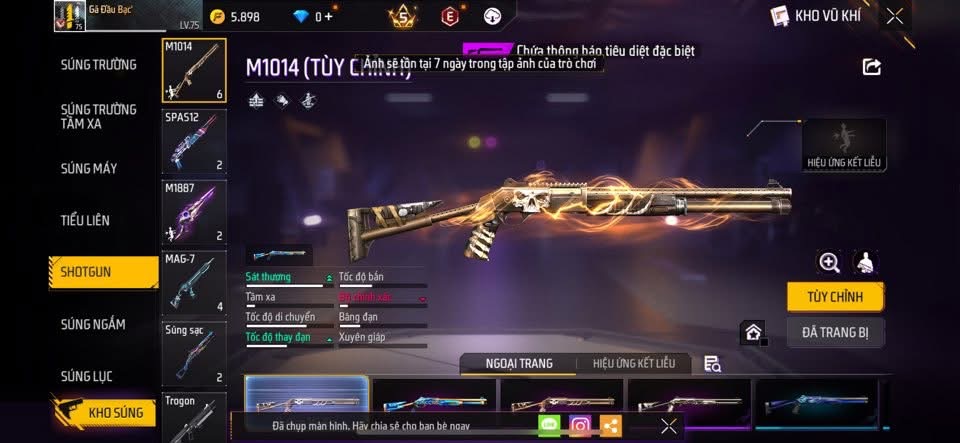Open the NGOẠI TRANG skins tab
The width and height of the screenshot is (960, 443).
tap(518, 363)
